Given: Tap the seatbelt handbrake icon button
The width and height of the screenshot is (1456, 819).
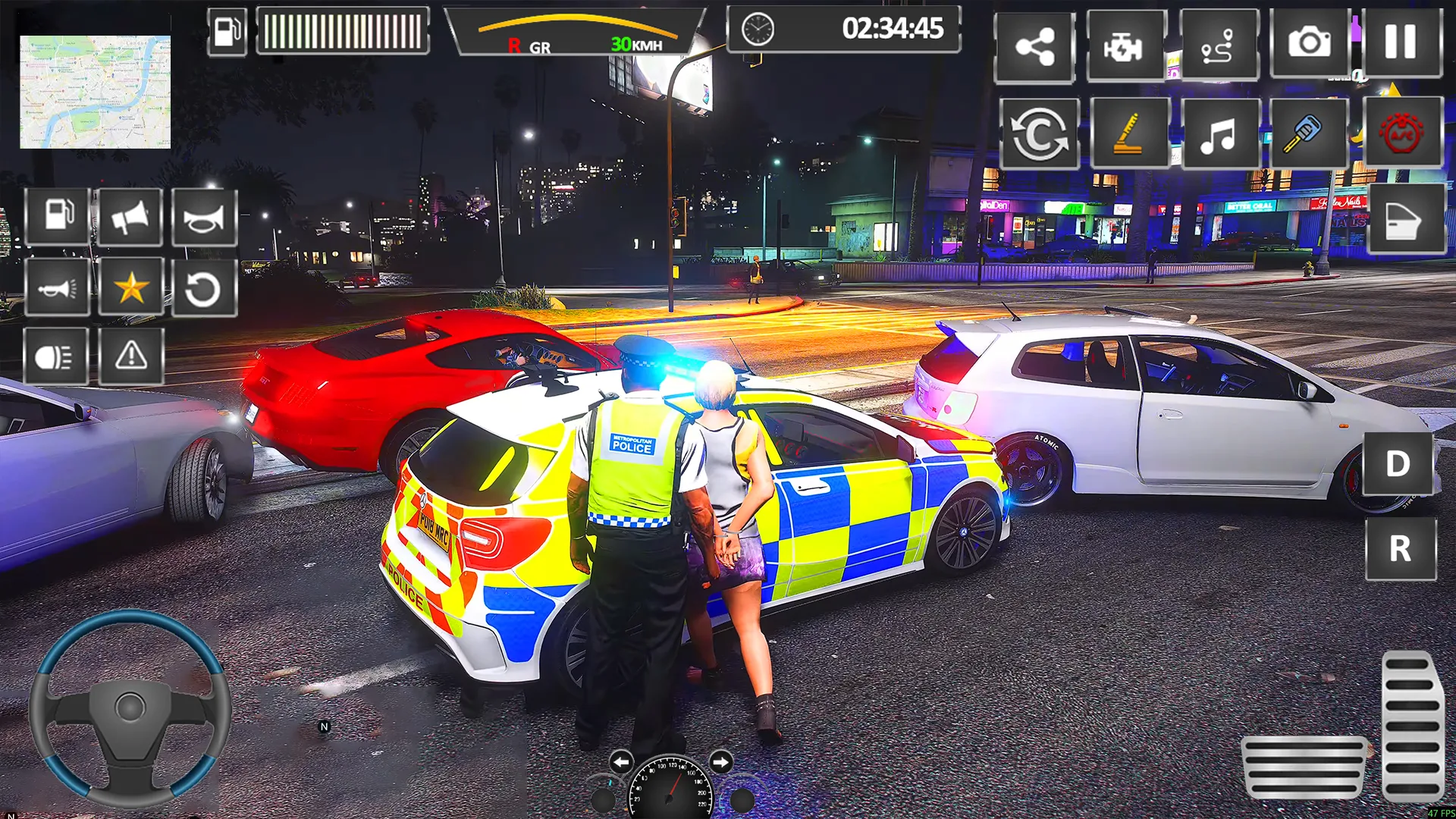Looking at the screenshot, I should point(1128,134).
